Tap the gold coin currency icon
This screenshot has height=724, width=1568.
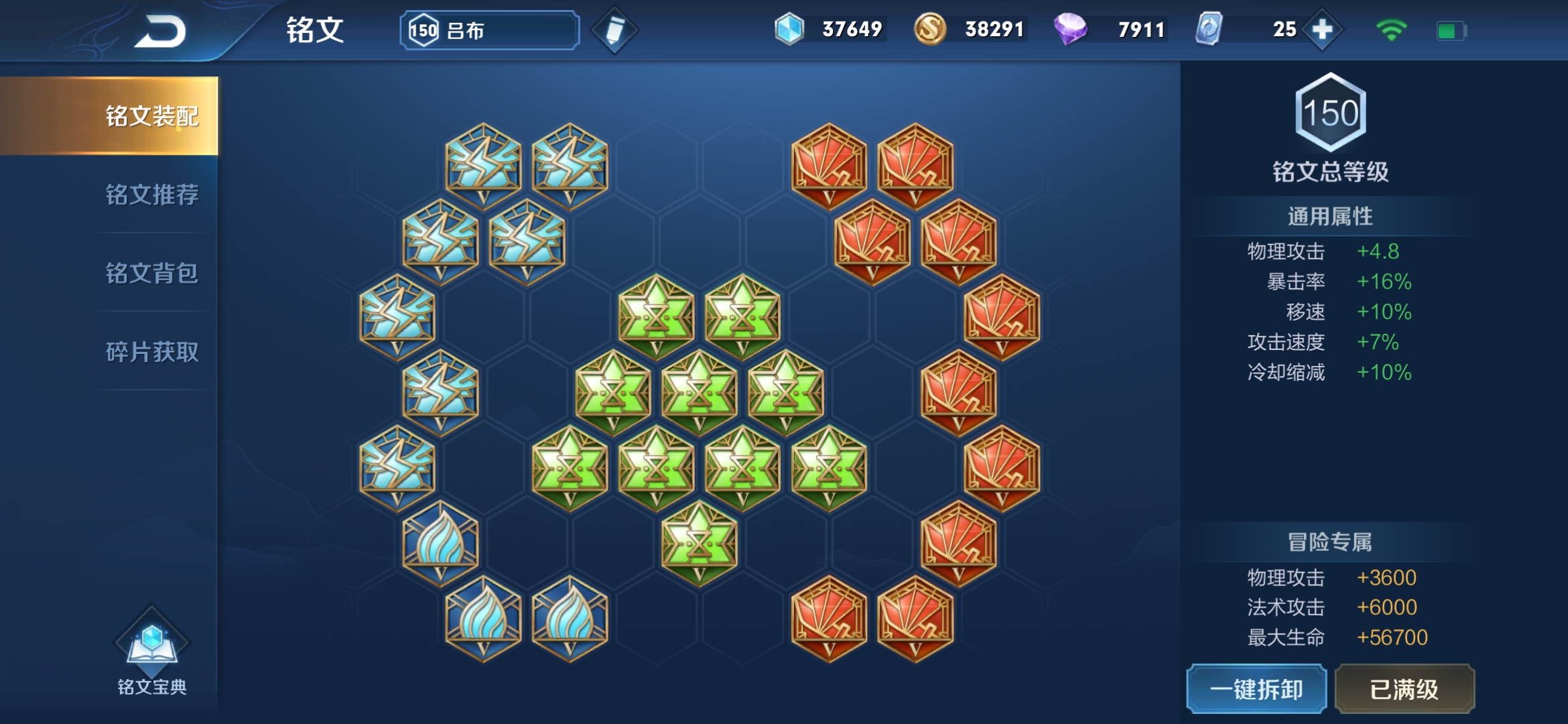pos(929,29)
